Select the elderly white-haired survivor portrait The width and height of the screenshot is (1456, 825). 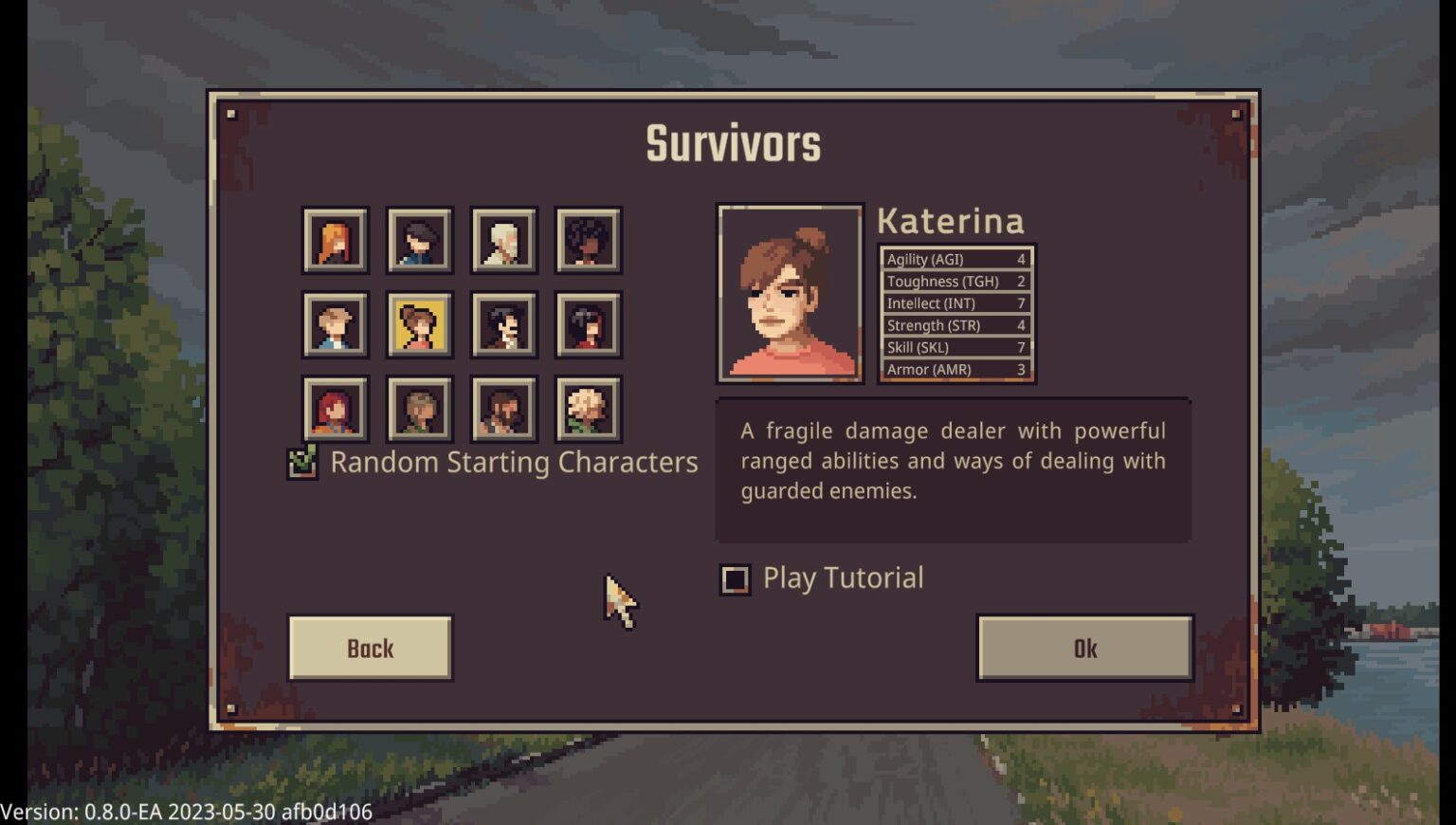click(x=503, y=238)
